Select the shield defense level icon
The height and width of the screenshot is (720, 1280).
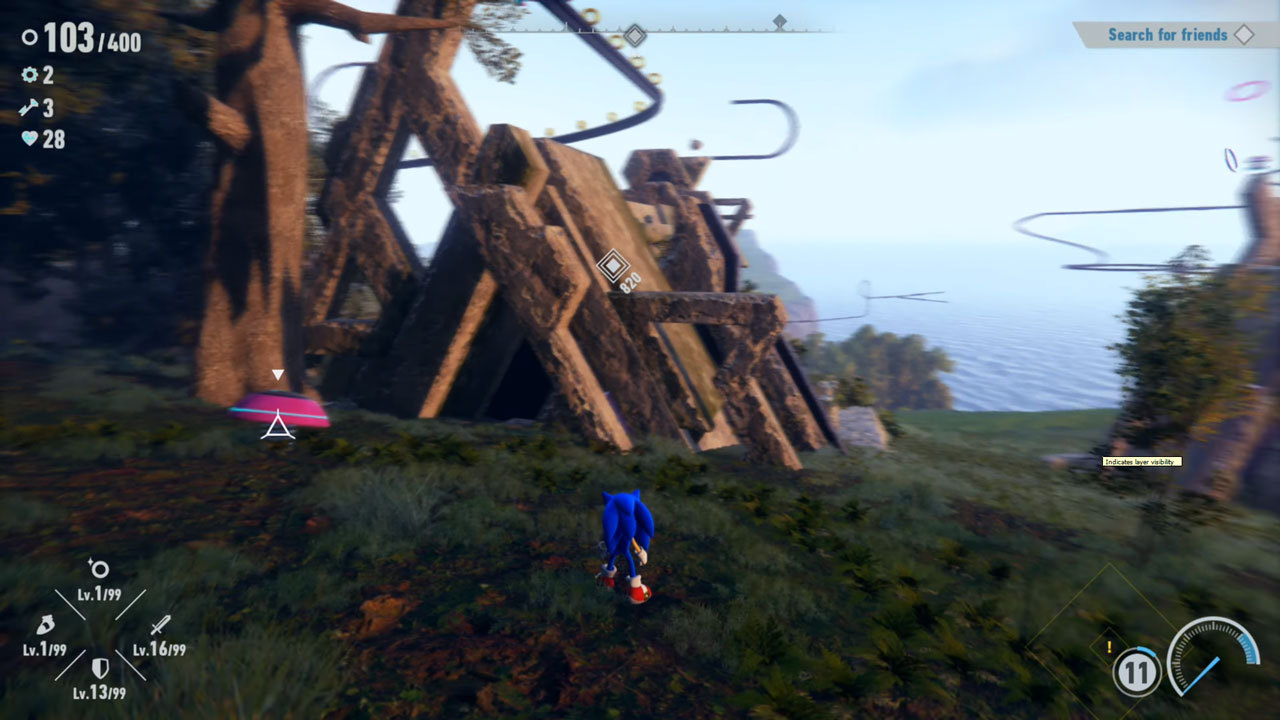100,668
